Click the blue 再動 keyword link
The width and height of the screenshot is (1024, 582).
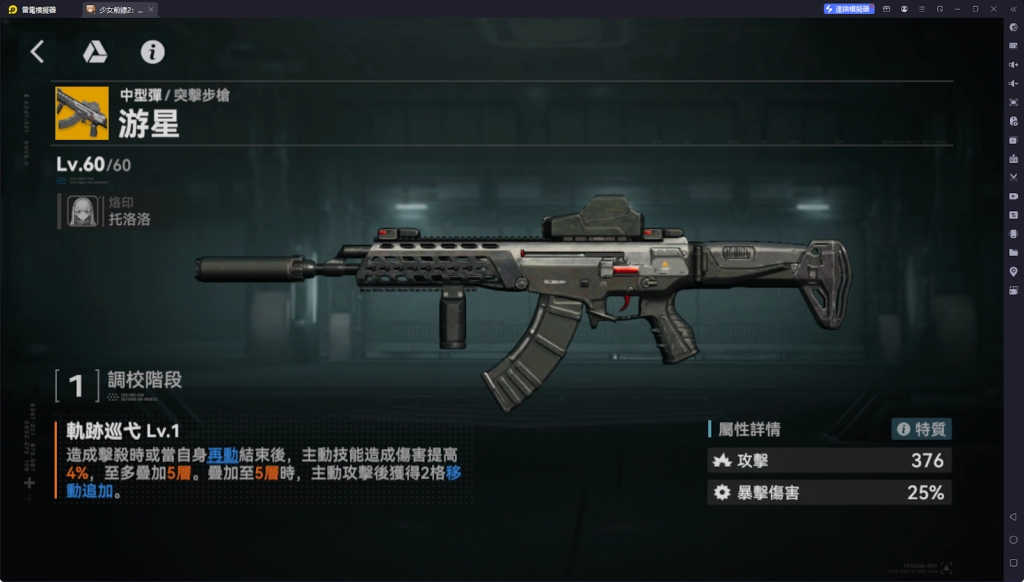[x=223, y=454]
